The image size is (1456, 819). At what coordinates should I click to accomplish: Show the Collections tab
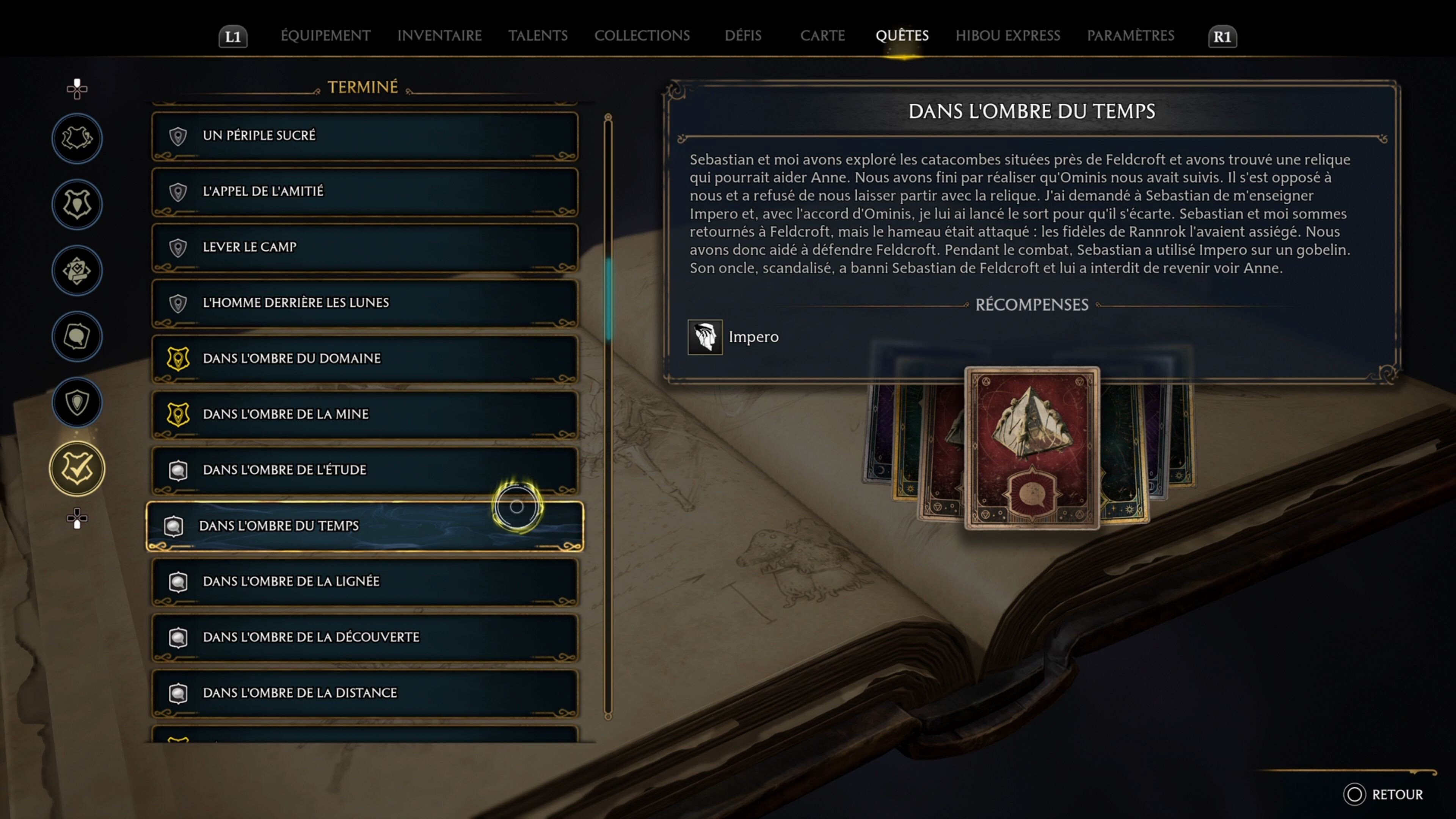(642, 36)
